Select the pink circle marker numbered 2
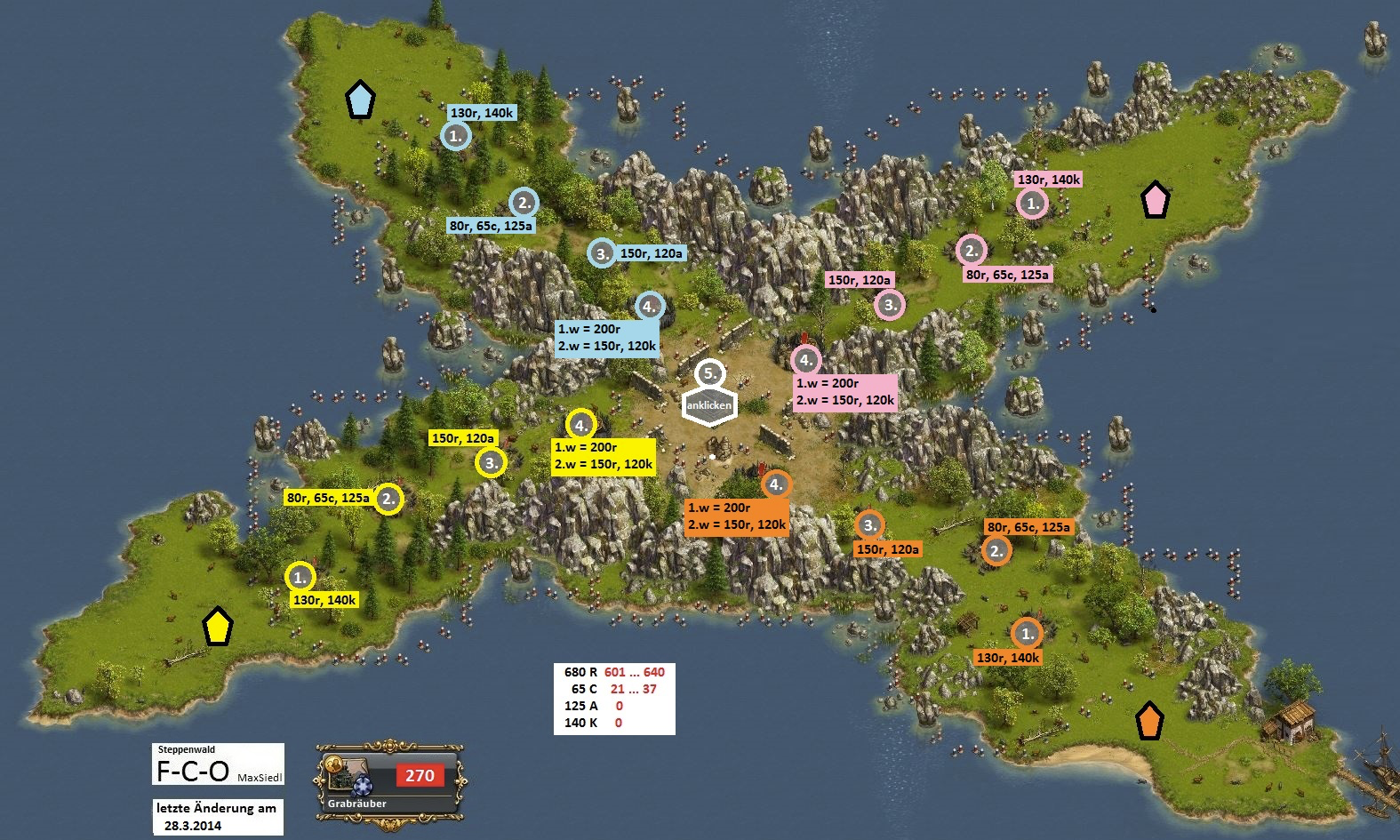Image resolution: width=1400 pixels, height=840 pixels. click(972, 251)
